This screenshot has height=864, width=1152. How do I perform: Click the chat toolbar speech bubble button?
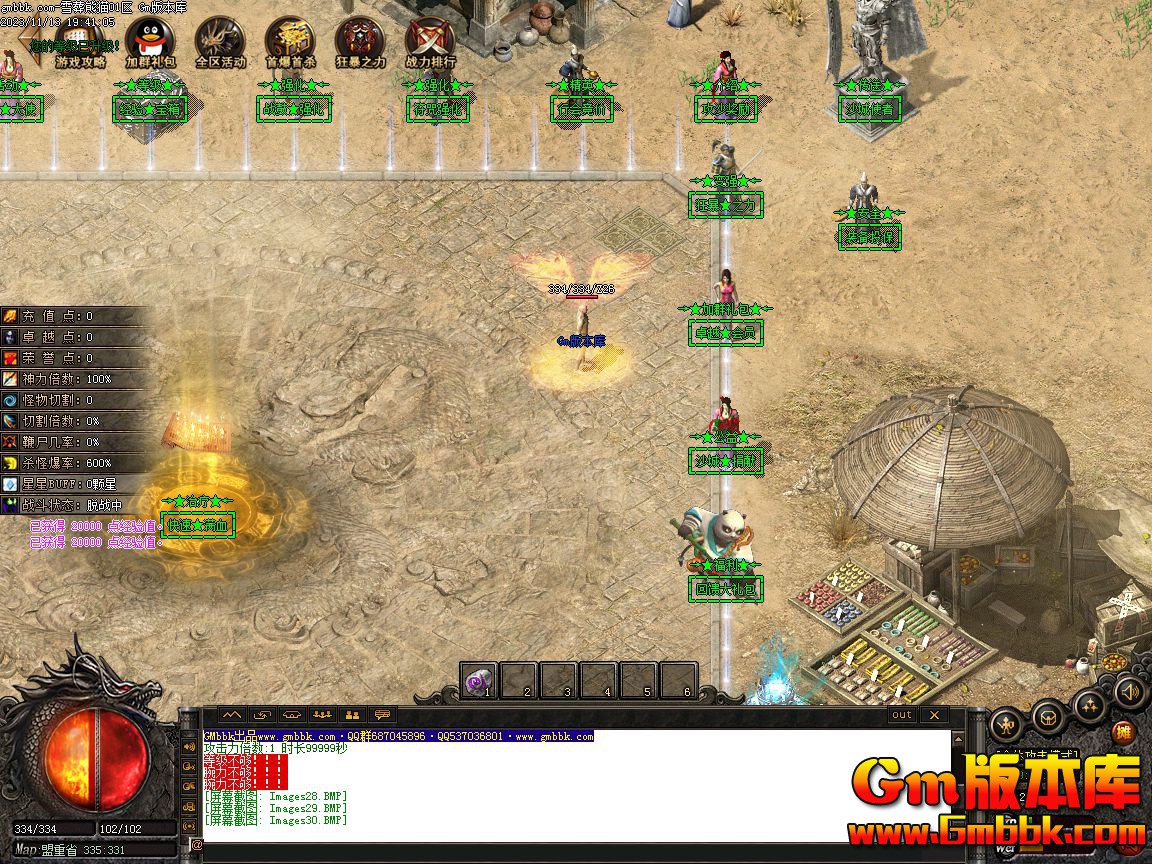pos(382,715)
